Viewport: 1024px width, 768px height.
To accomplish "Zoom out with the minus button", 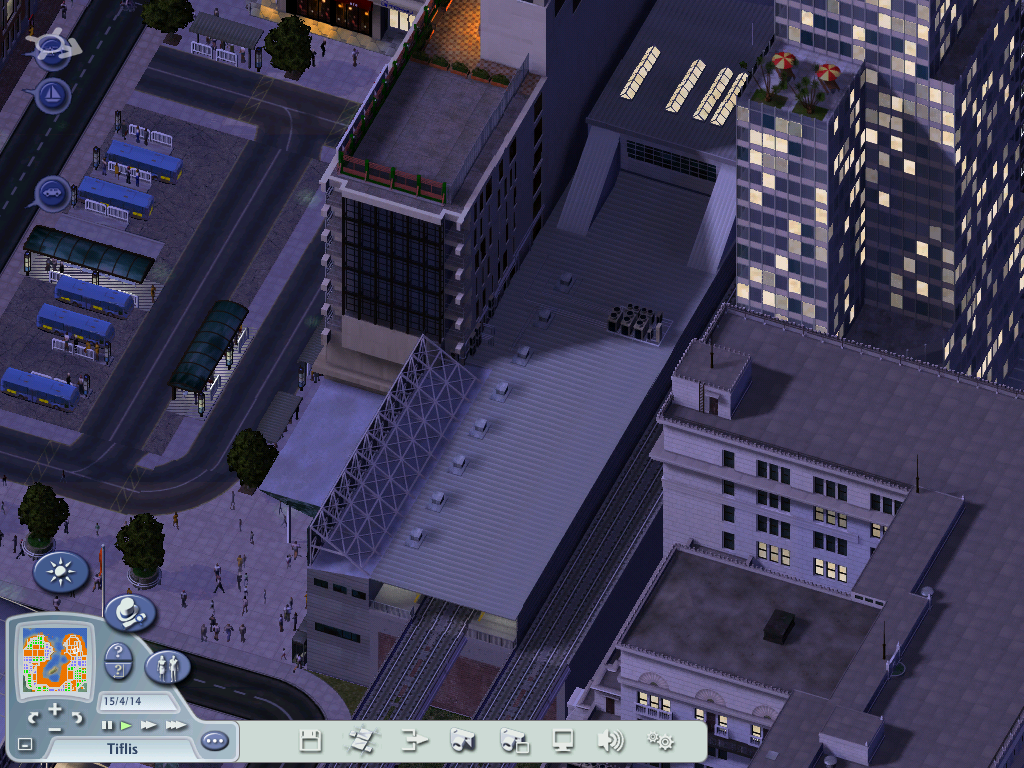I will pyautogui.click(x=55, y=729).
